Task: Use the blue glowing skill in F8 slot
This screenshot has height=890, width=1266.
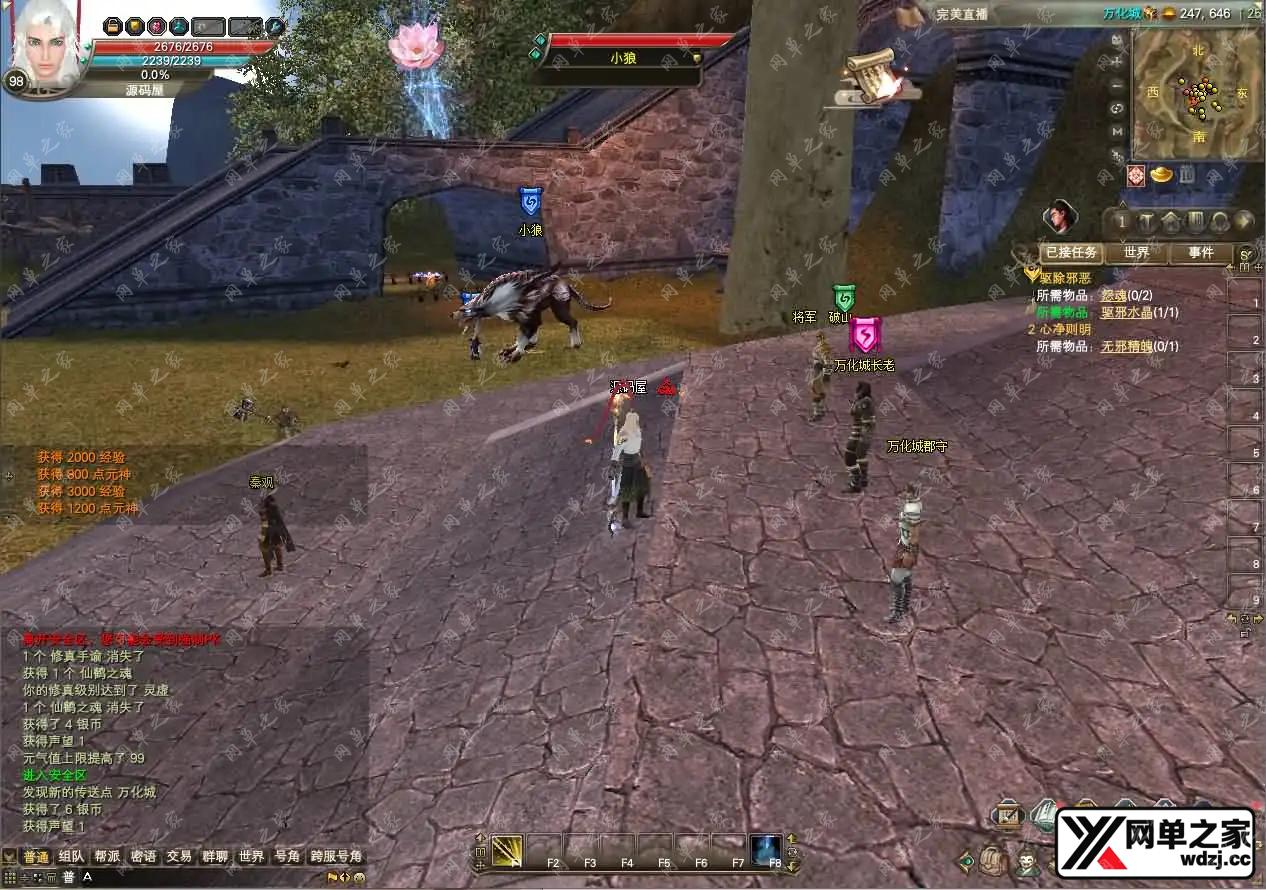Action: click(766, 849)
